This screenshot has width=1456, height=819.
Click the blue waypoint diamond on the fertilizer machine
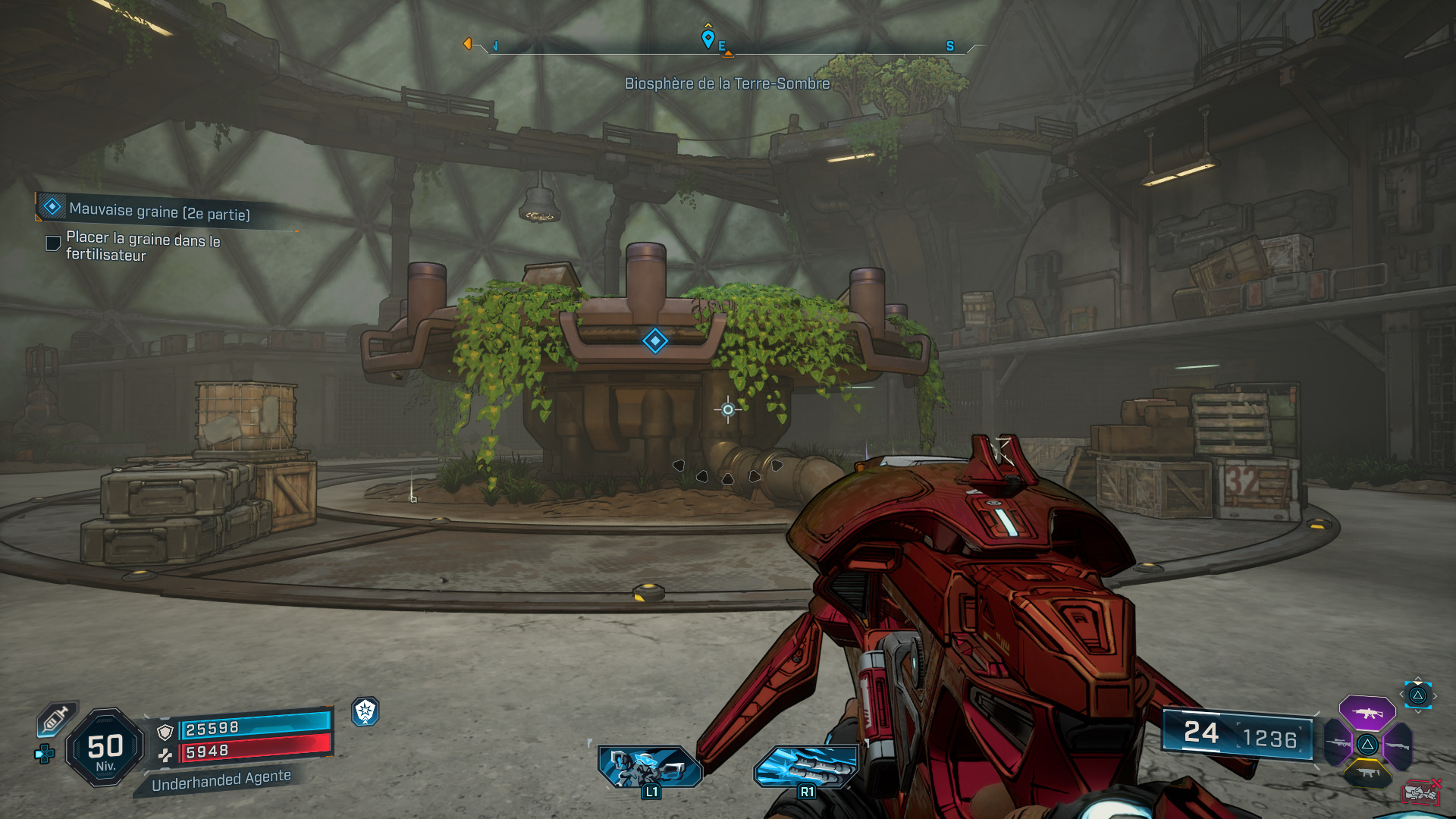654,341
